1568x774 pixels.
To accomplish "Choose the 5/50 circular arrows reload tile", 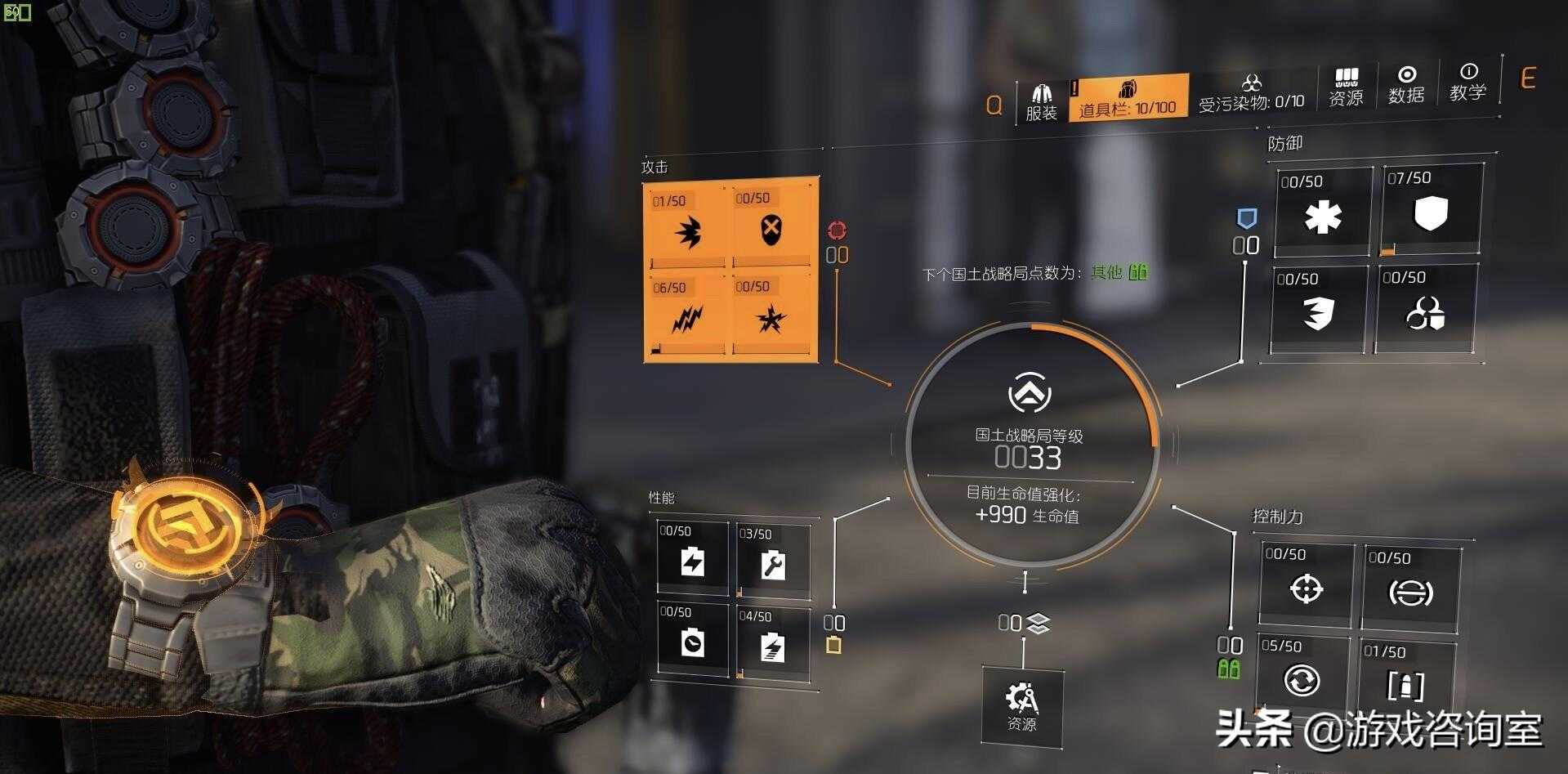I will coord(1302,677).
